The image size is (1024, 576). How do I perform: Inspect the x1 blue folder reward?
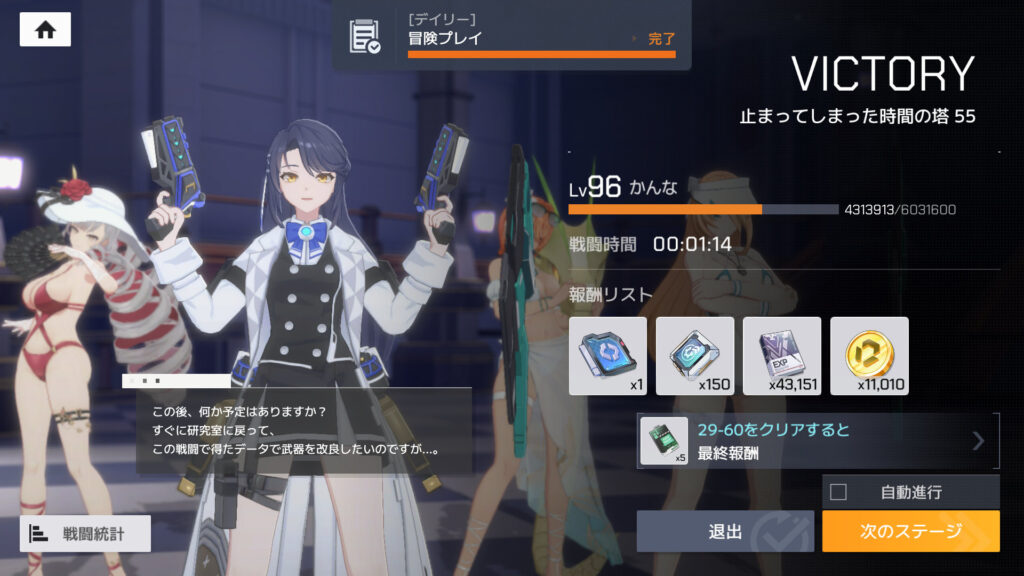(608, 356)
